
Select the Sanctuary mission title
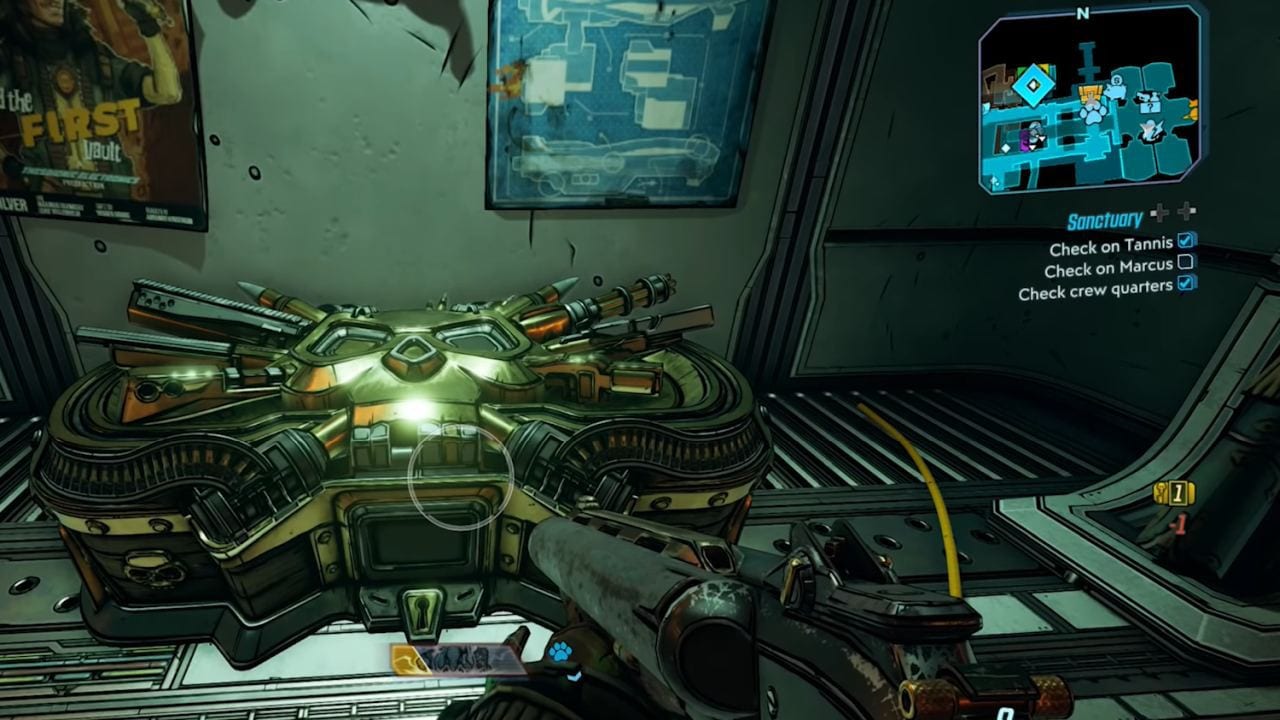tap(1104, 221)
